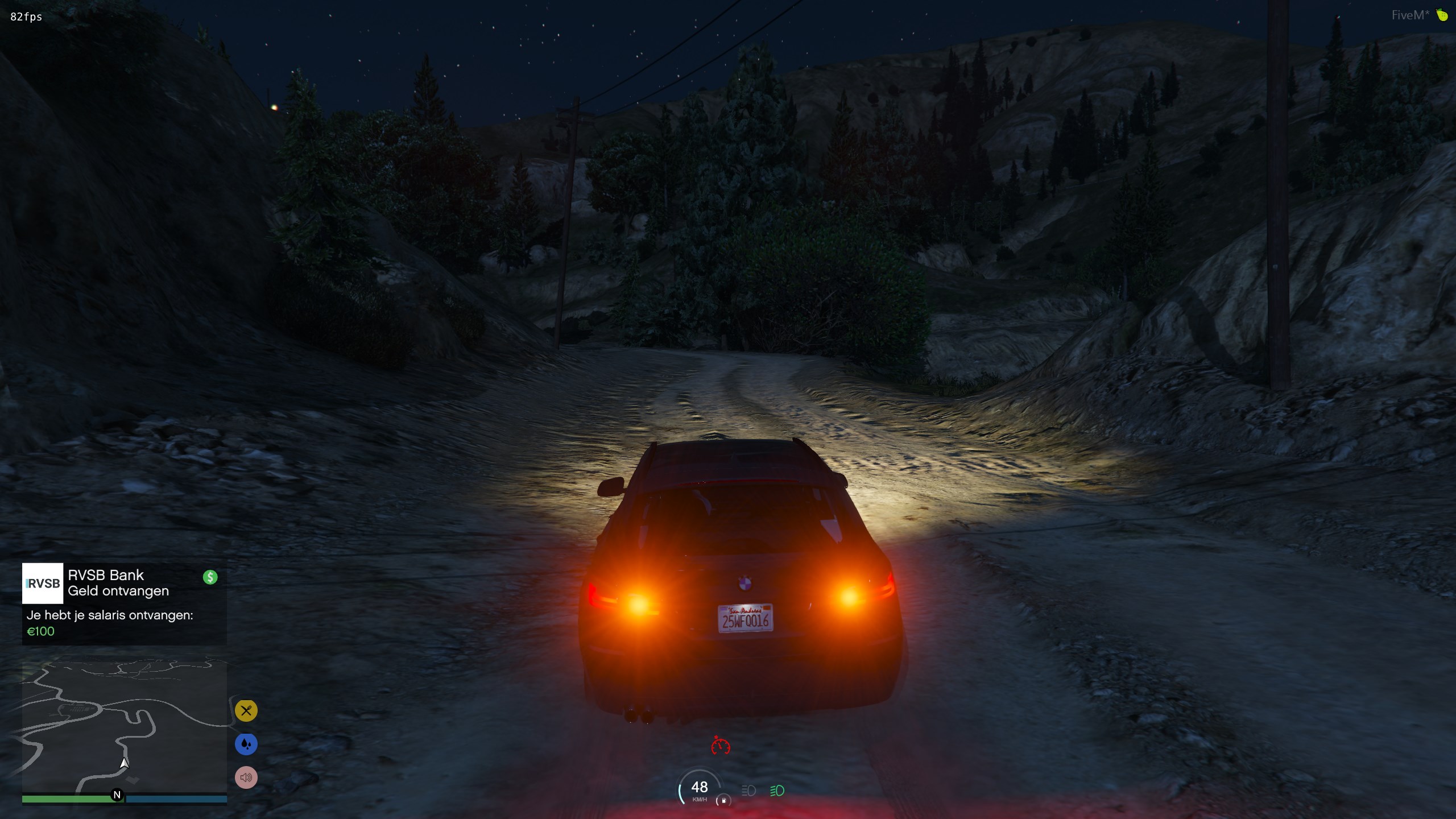Toggle the green headlight indicator

777,791
